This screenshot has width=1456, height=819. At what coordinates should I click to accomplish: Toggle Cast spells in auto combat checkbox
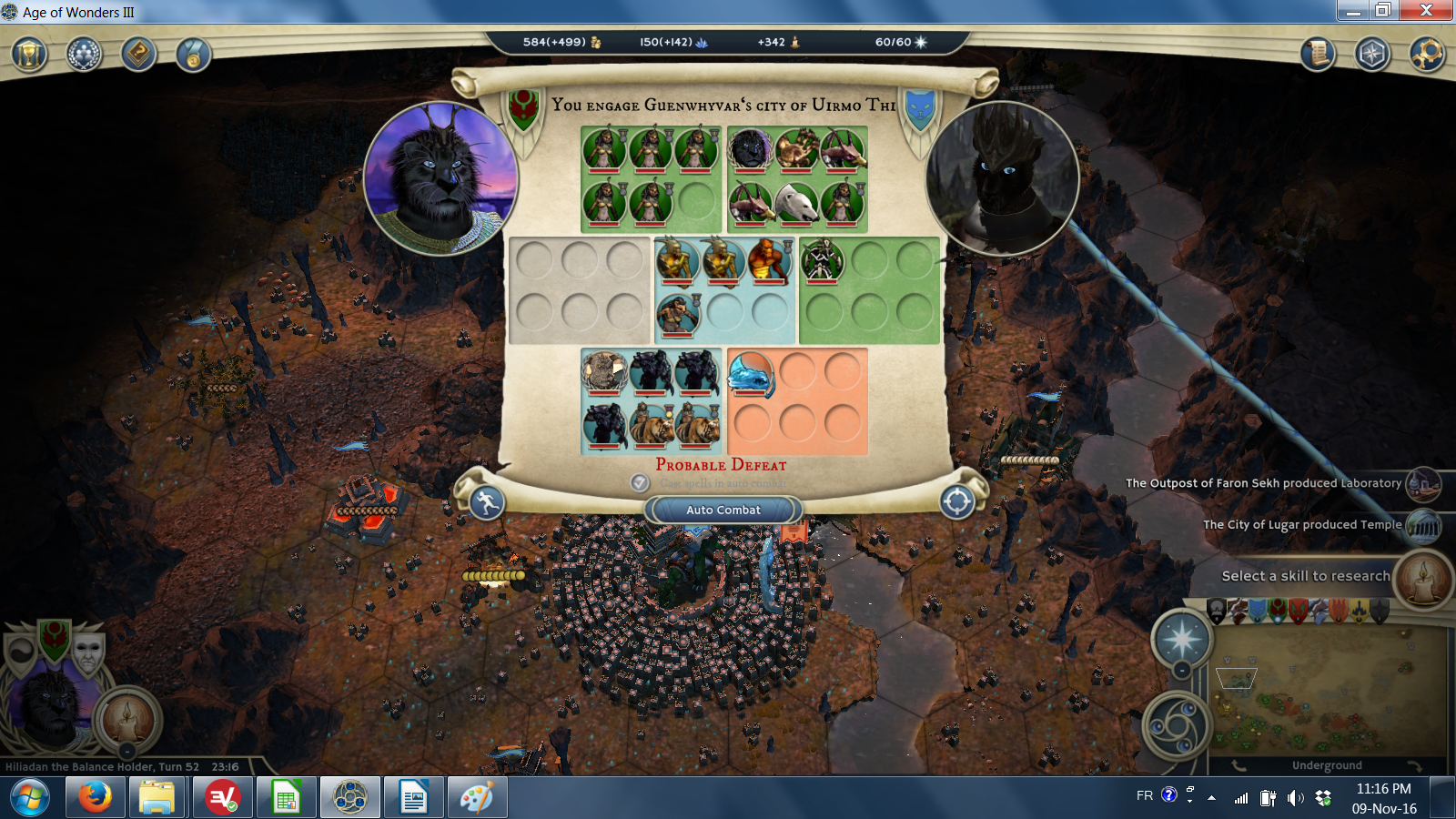pyautogui.click(x=640, y=483)
